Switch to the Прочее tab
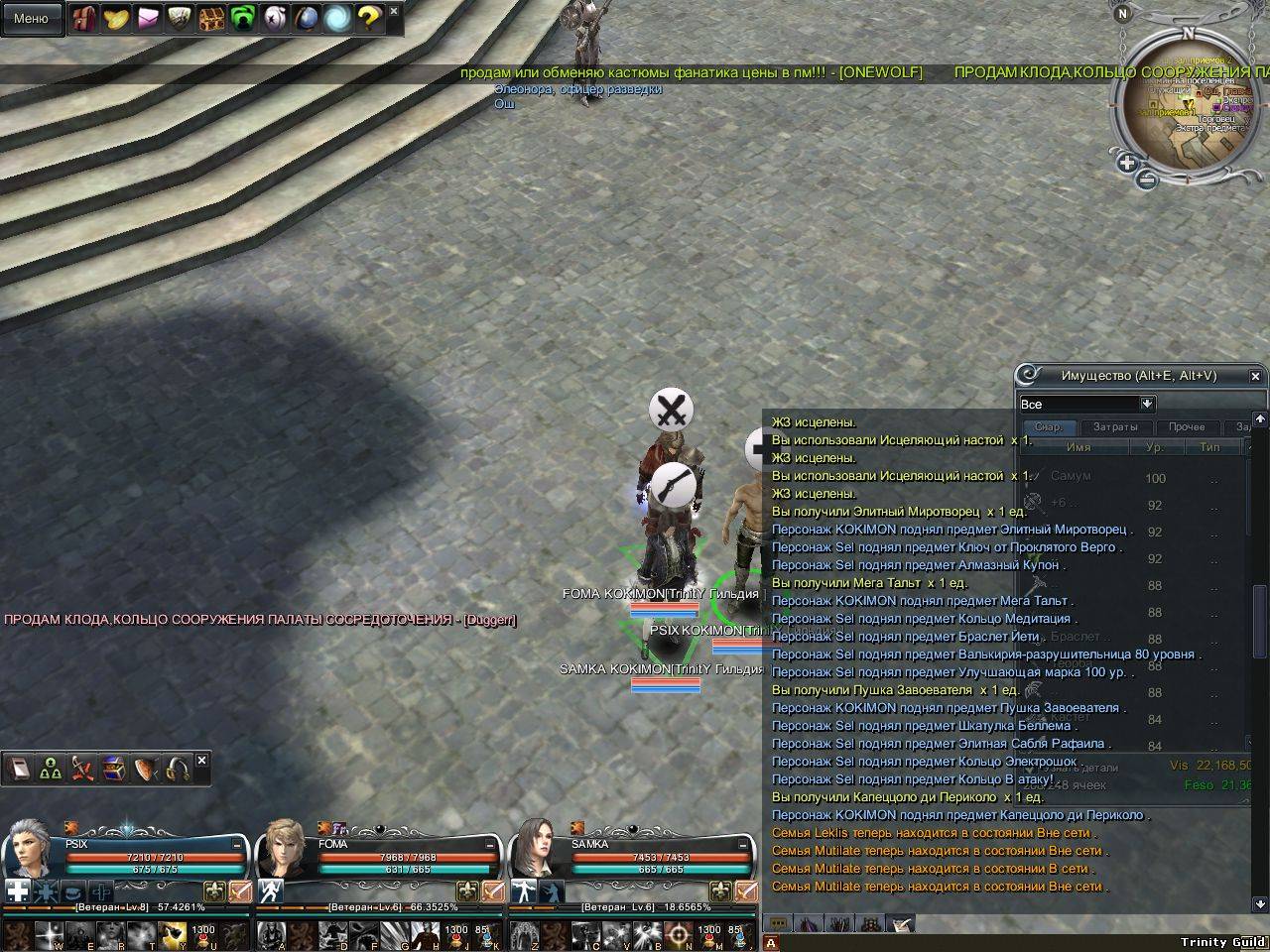1270x952 pixels. pos(1186,427)
